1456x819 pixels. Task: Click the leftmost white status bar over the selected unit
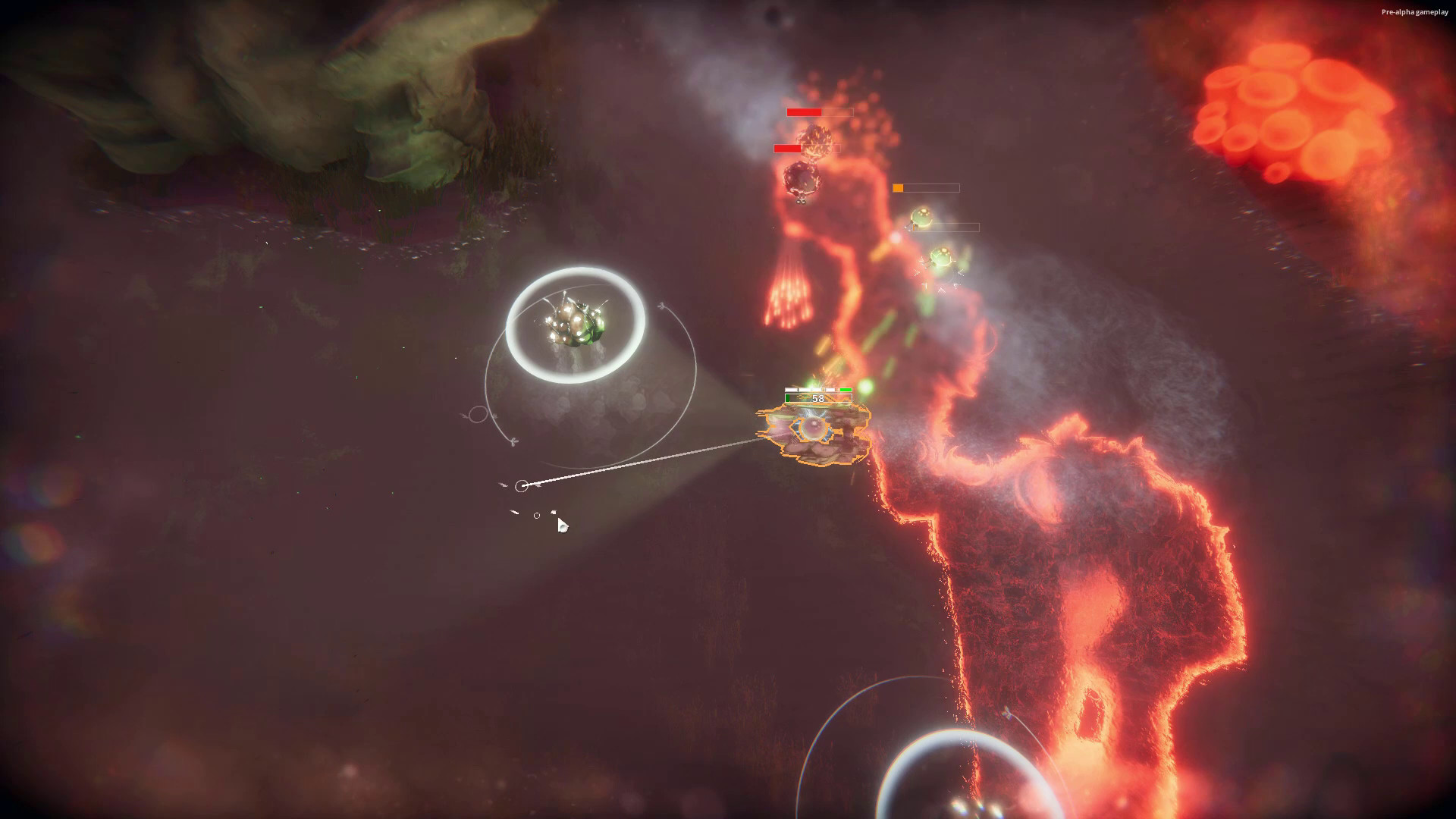(791, 389)
